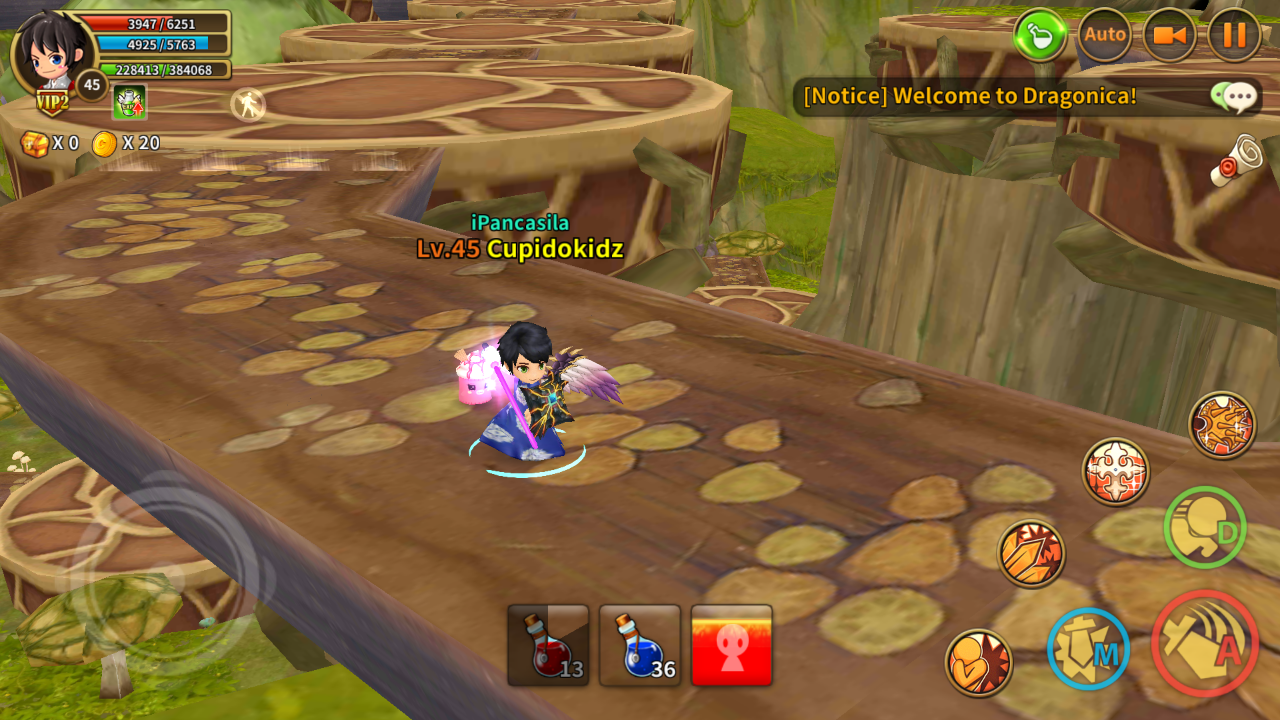Activate the orange crouching figure skill
This screenshot has height=720, width=1280.
[978, 662]
